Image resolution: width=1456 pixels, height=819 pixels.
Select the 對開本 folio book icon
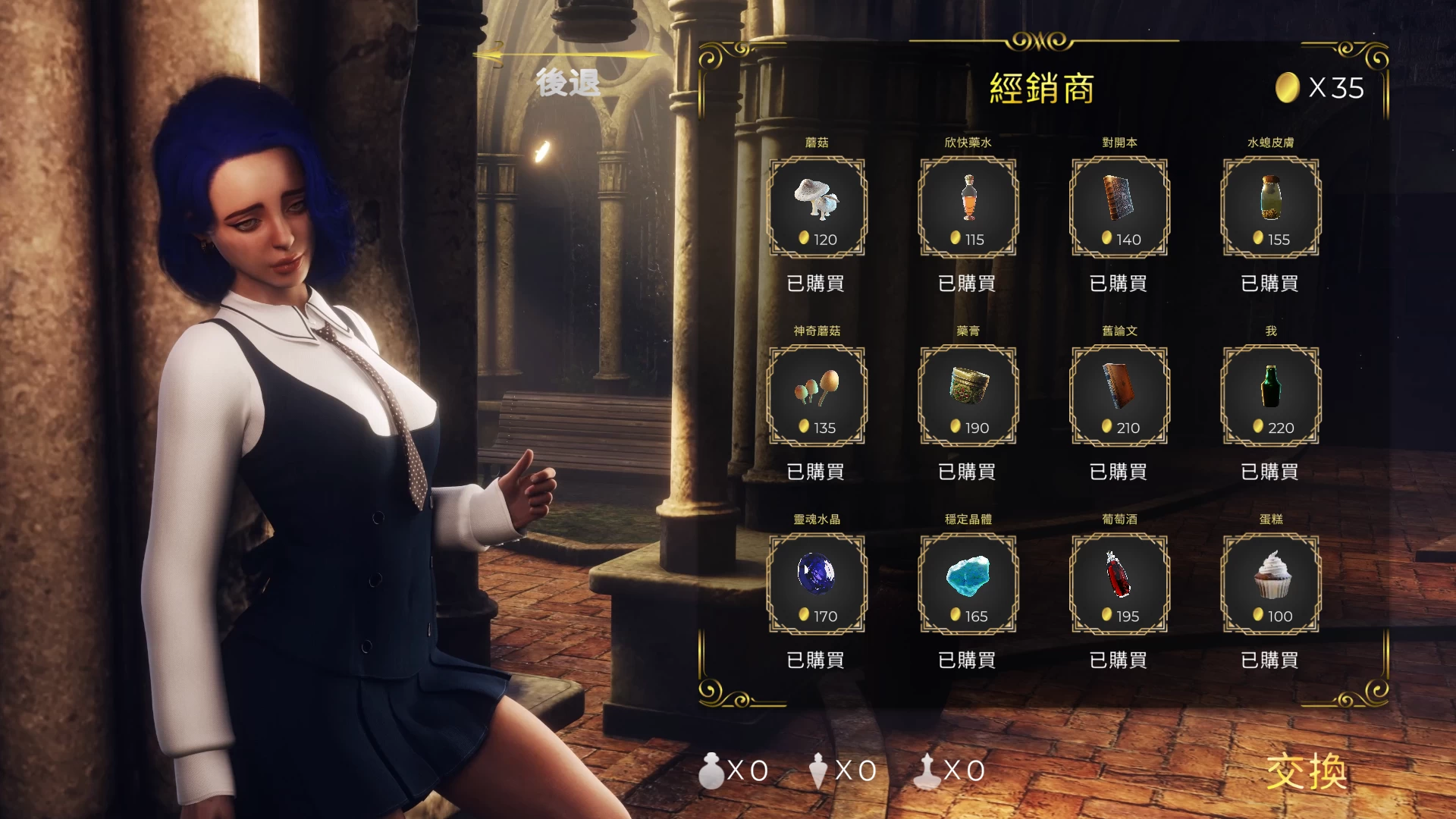(1119, 203)
